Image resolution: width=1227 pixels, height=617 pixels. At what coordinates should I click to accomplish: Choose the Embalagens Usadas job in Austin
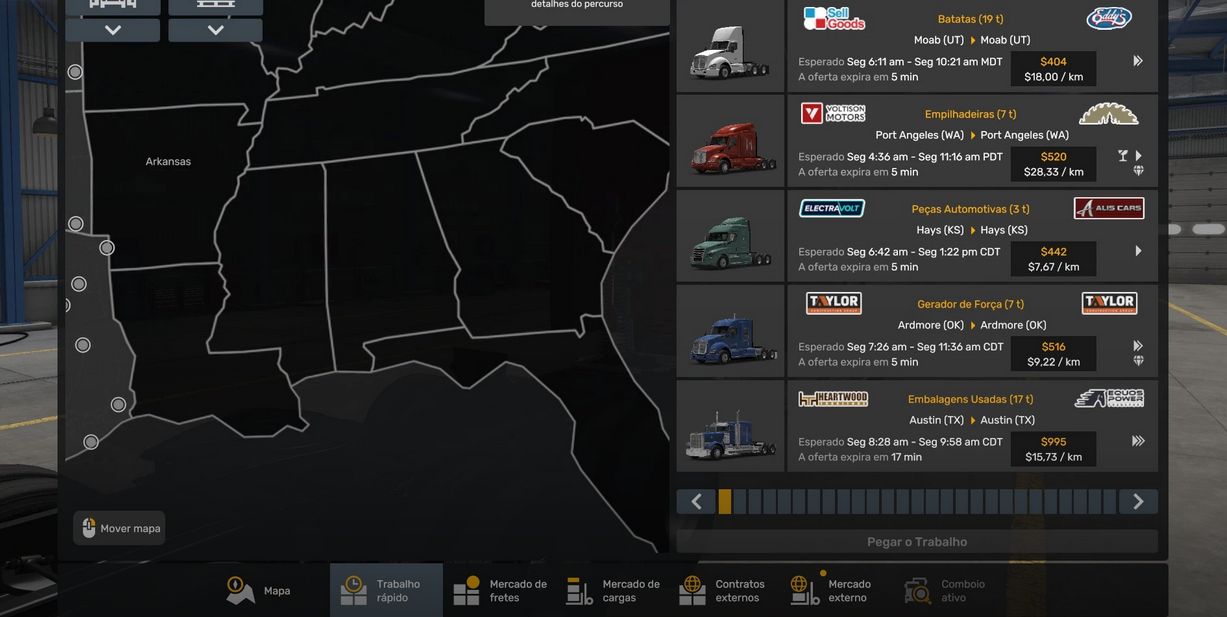(972, 426)
